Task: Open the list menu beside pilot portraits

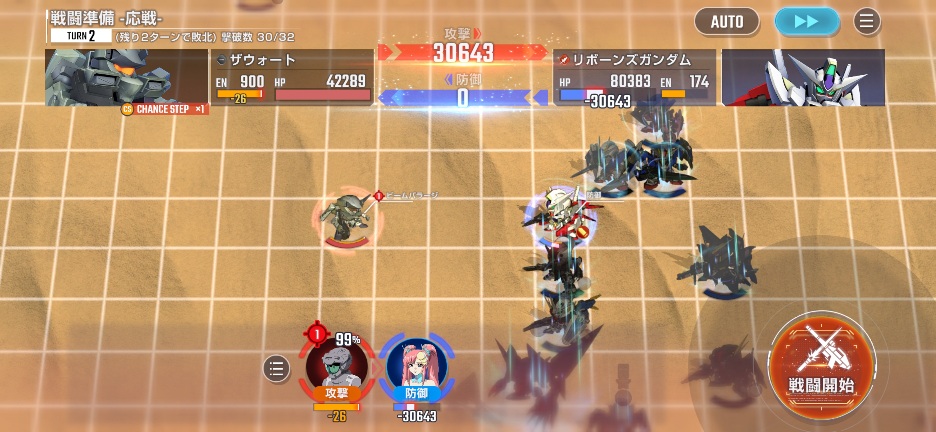Action: (x=276, y=369)
